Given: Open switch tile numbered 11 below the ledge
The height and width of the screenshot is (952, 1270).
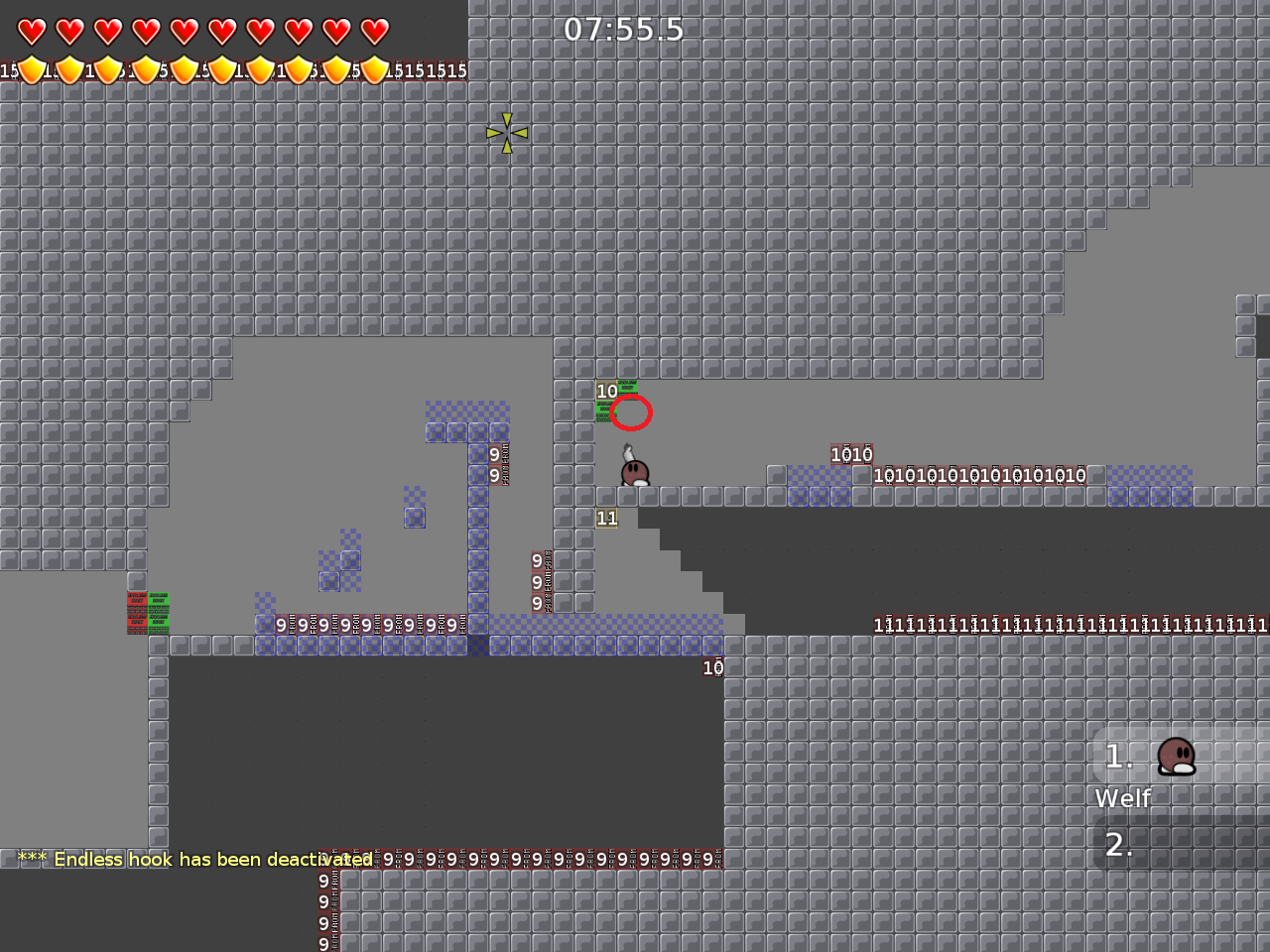Looking at the screenshot, I should (607, 518).
